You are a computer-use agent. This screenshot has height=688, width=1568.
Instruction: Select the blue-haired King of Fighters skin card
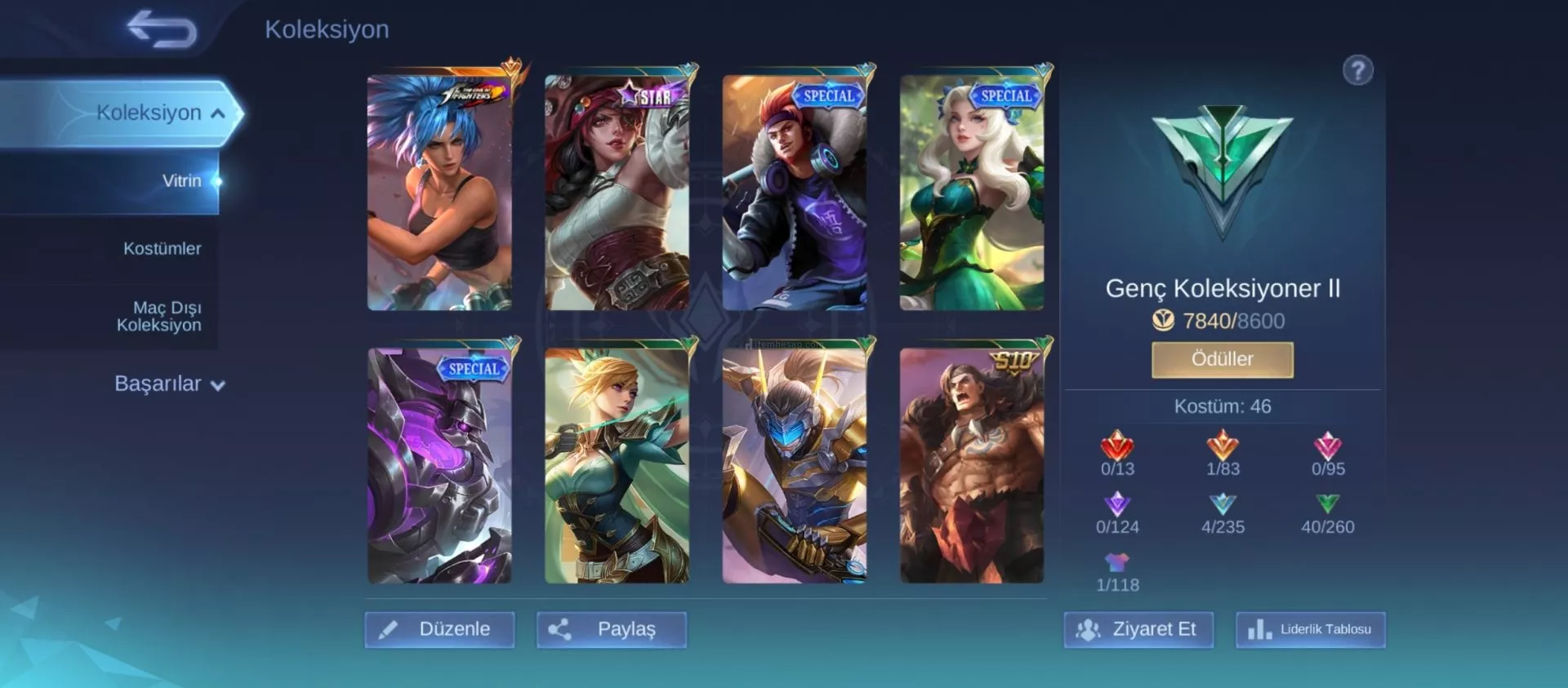tap(439, 193)
